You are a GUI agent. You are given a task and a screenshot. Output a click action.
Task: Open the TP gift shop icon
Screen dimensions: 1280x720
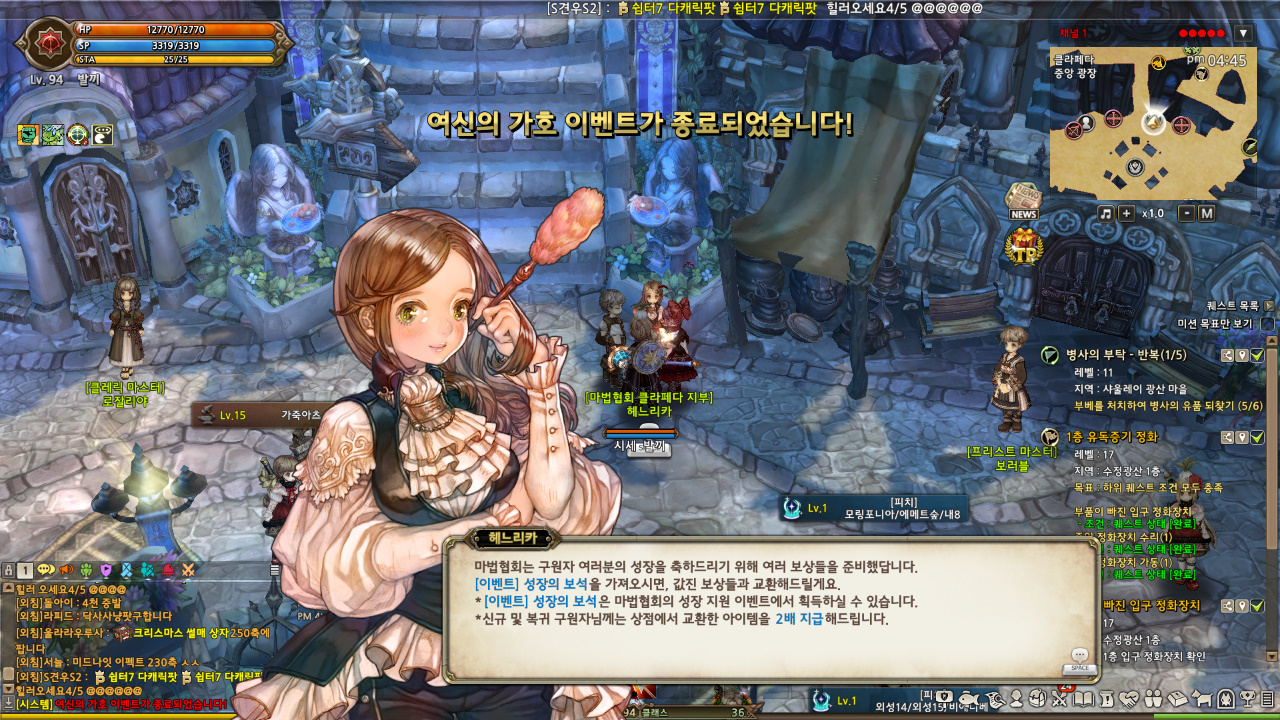(1024, 246)
